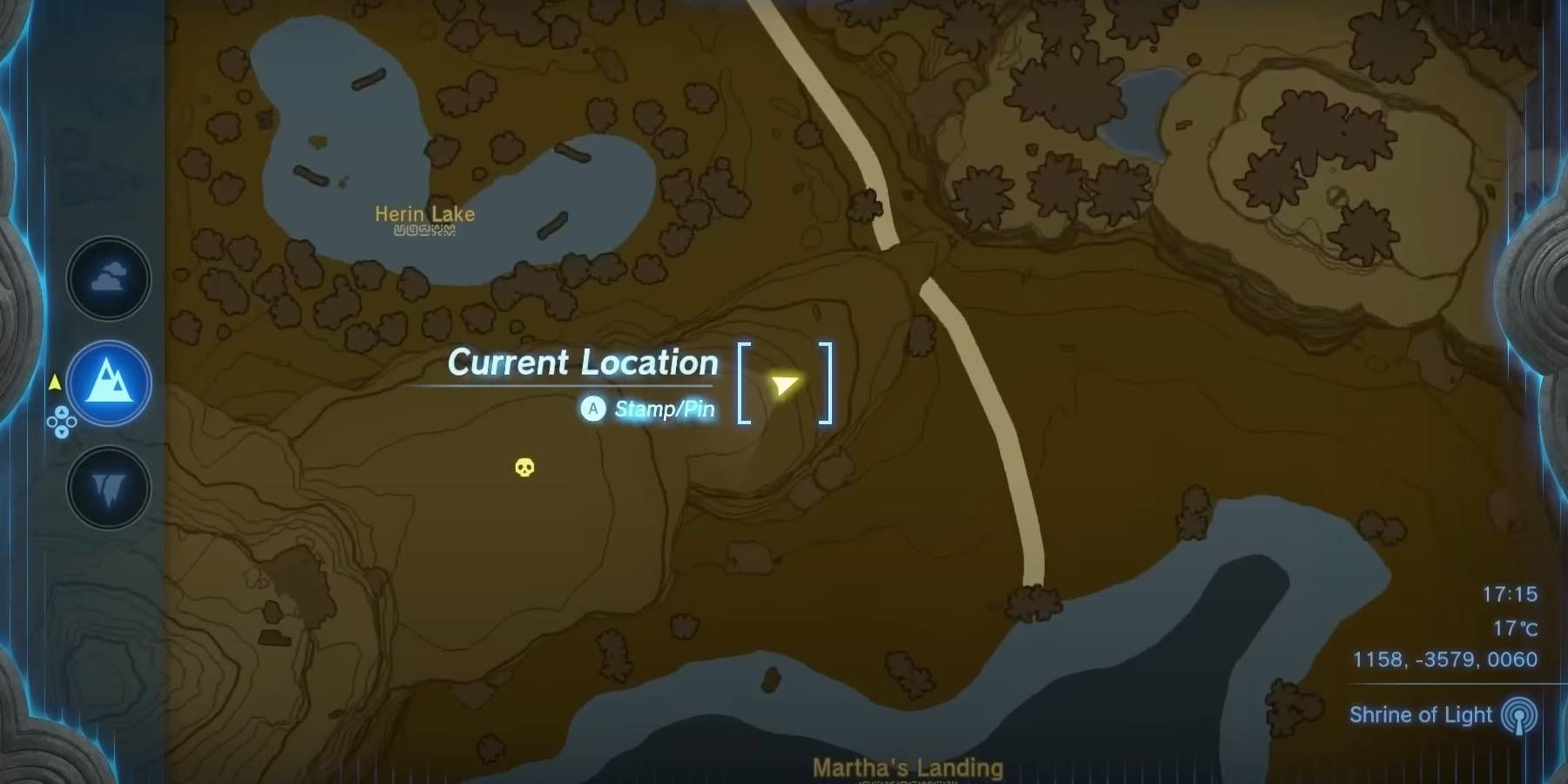Click the yellow current location arrow marker
Screen dimensions: 1568x784
[783, 383]
